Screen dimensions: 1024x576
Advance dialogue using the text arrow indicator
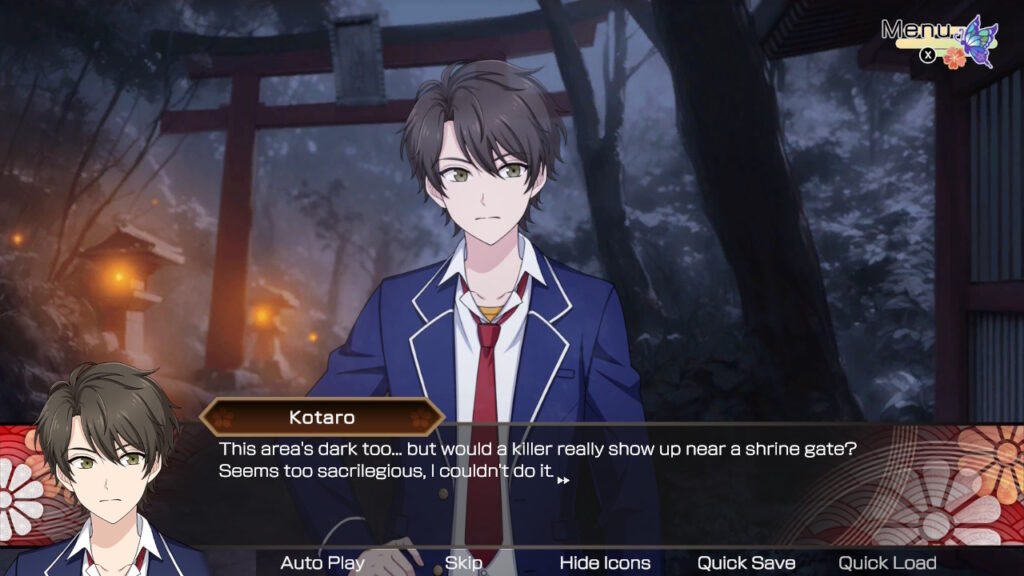tap(563, 481)
